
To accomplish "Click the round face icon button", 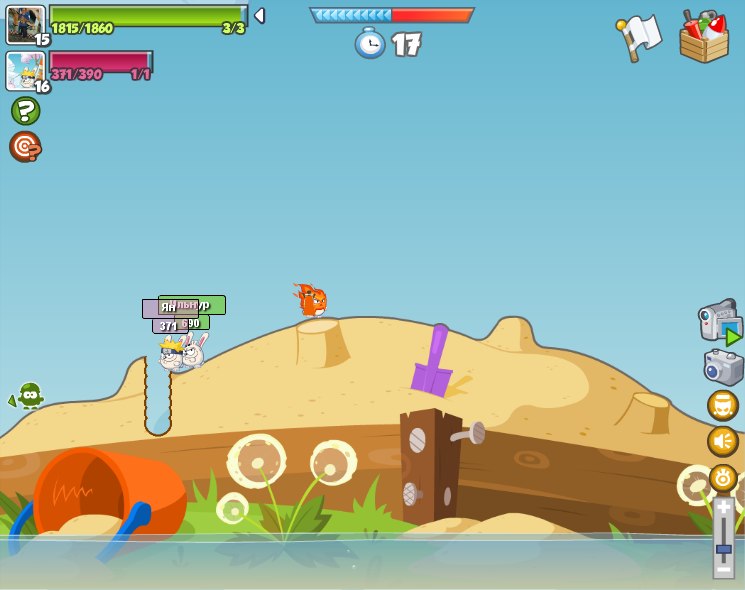I will [x=722, y=405].
